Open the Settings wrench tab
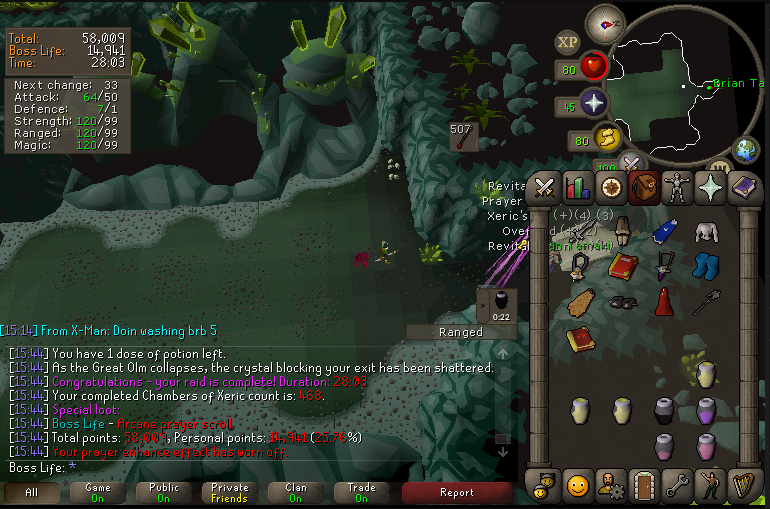Viewport: 770px width, 509px height. click(678, 486)
